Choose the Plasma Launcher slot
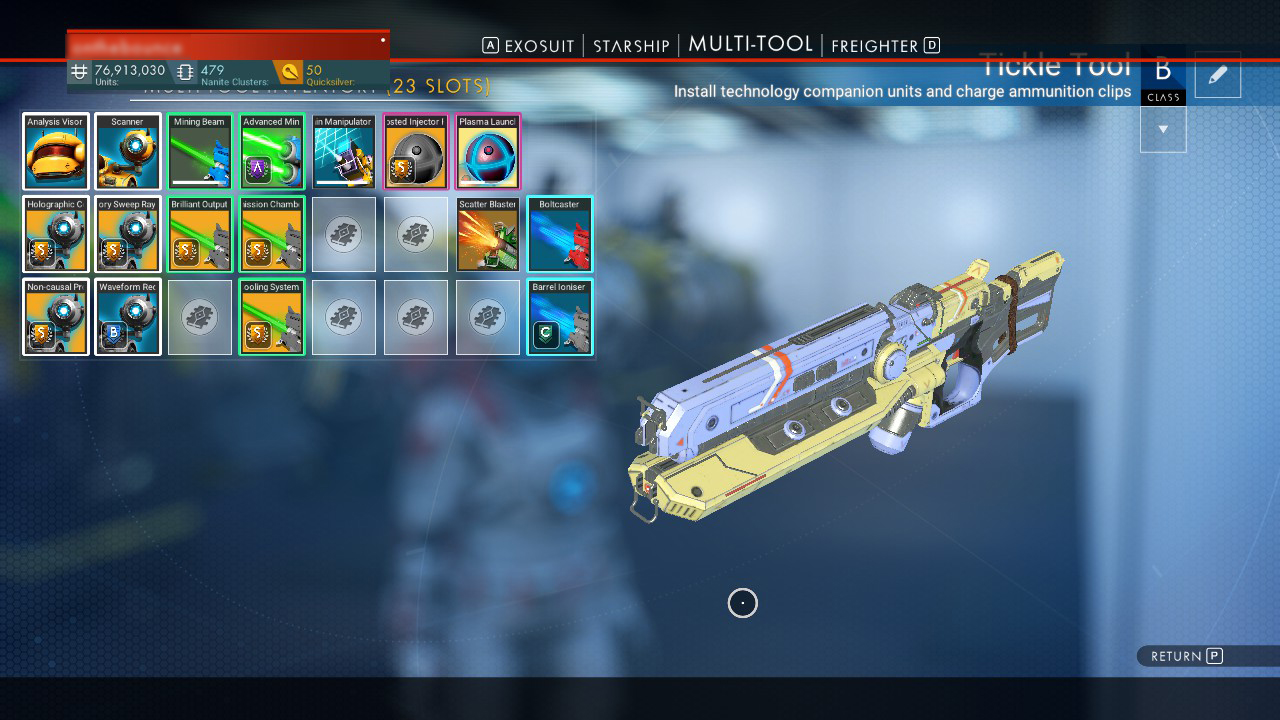 click(x=488, y=151)
